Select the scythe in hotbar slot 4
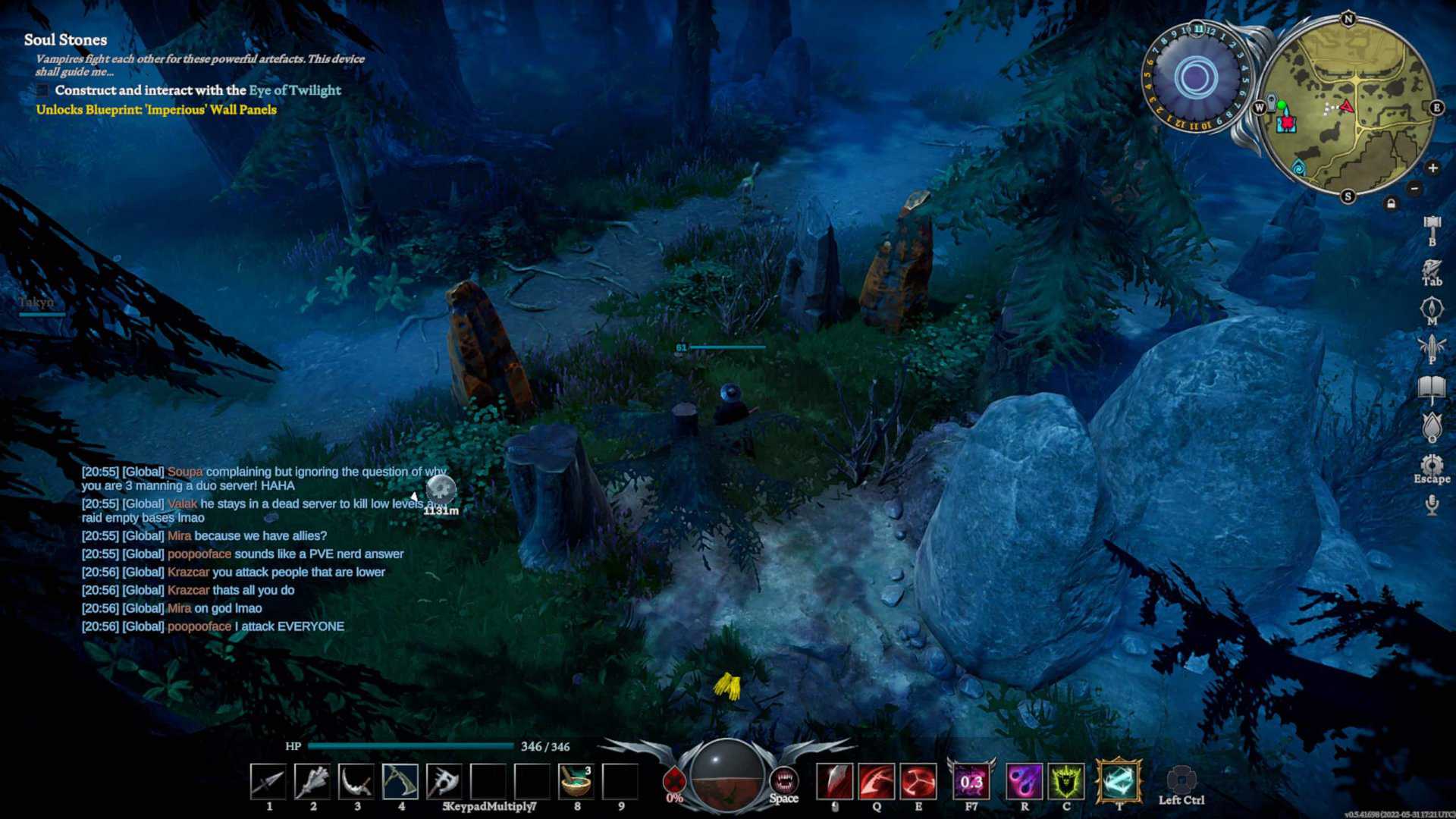The width and height of the screenshot is (1456, 819). [x=402, y=783]
